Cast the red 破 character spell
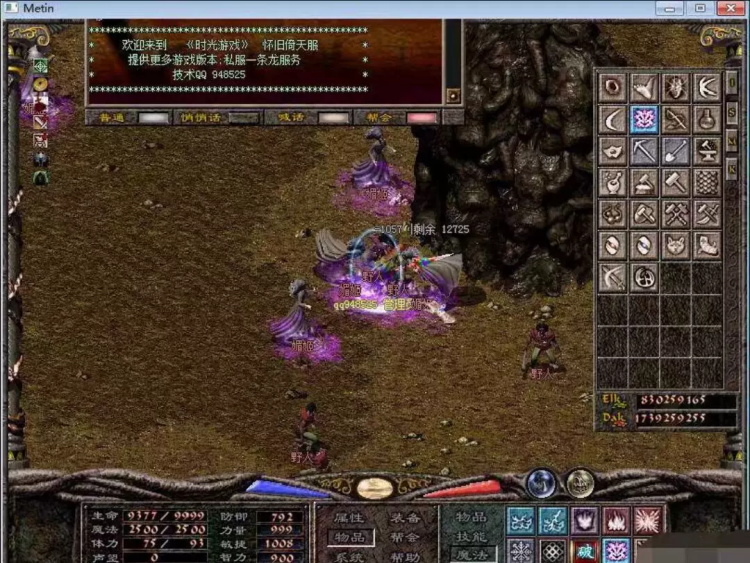The image size is (750, 563). pyautogui.click(x=584, y=551)
